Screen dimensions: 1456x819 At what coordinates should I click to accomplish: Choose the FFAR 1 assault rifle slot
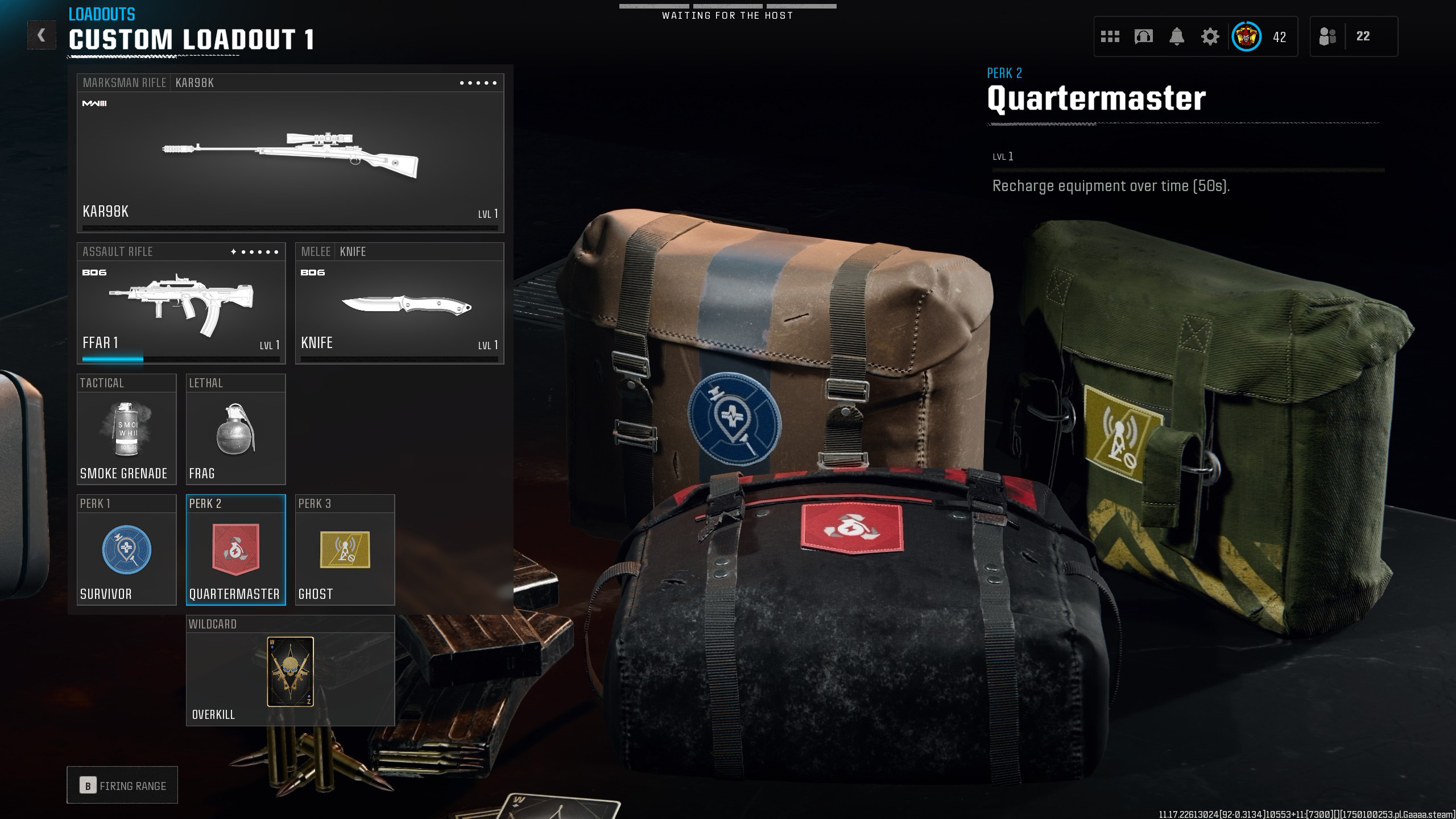181,304
